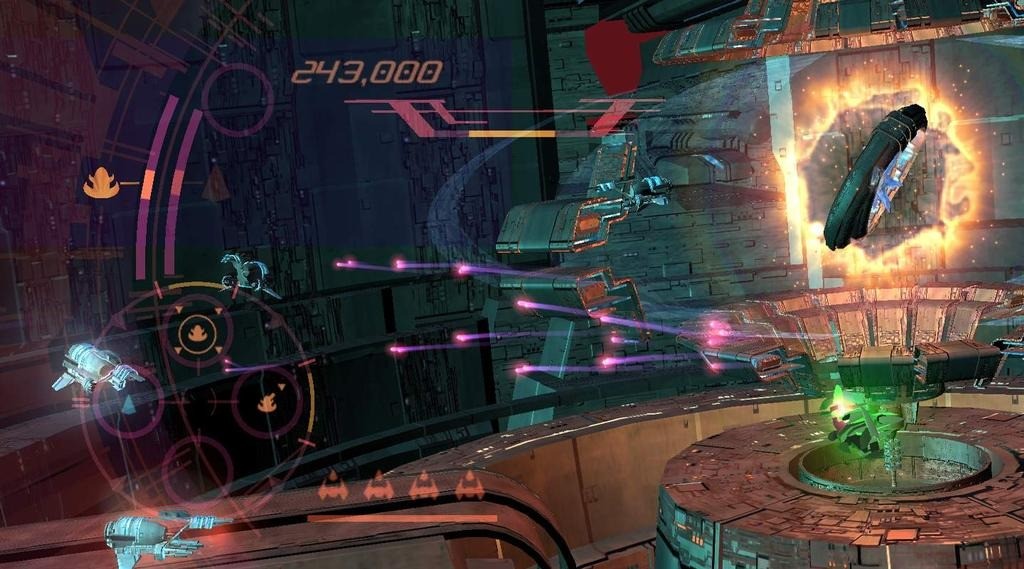1024x569 pixels.
Task: Click the faint triangle icon right of the gauge
Action: (x=216, y=183)
